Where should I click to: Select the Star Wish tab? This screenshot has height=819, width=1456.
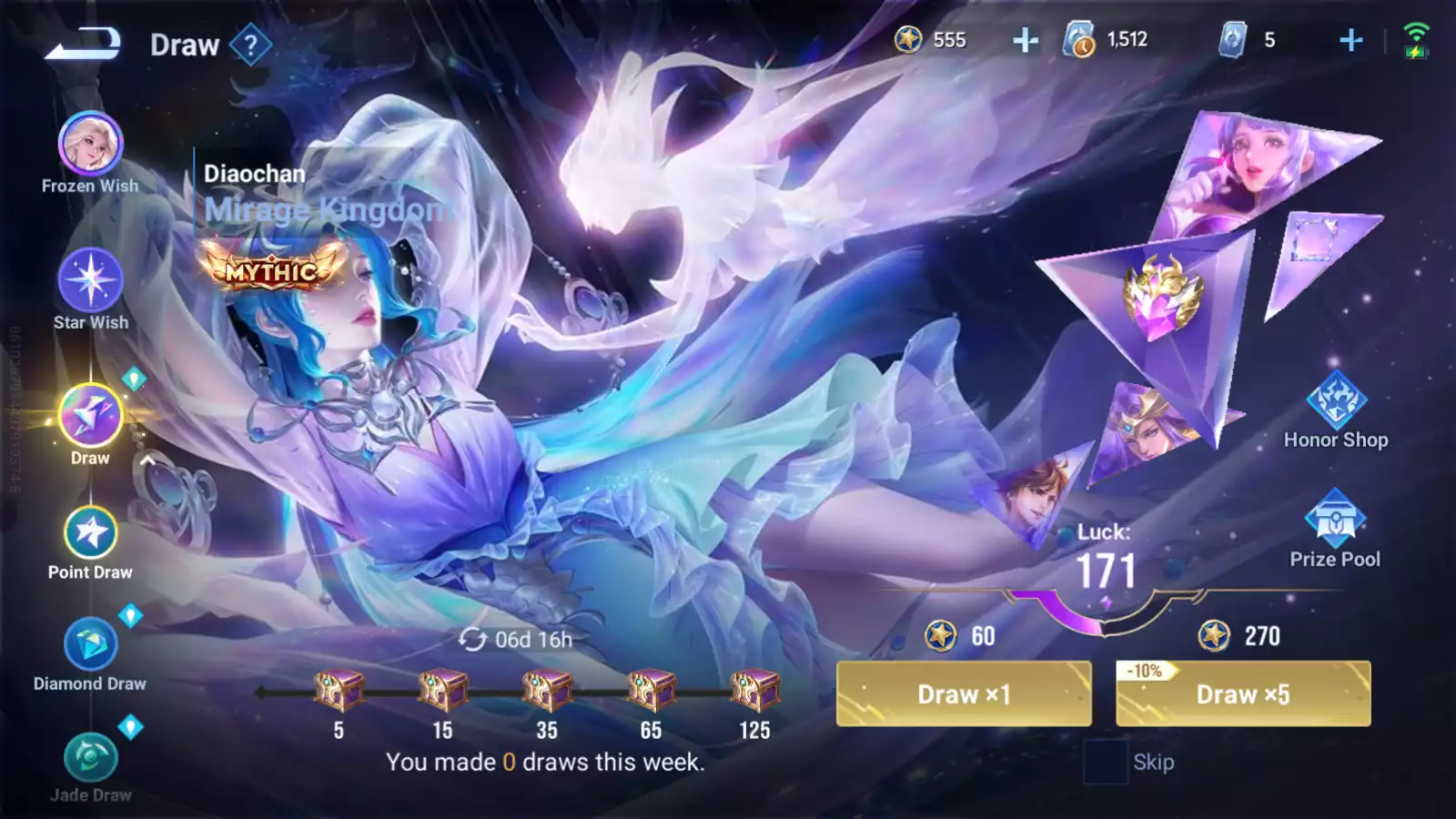(90, 280)
